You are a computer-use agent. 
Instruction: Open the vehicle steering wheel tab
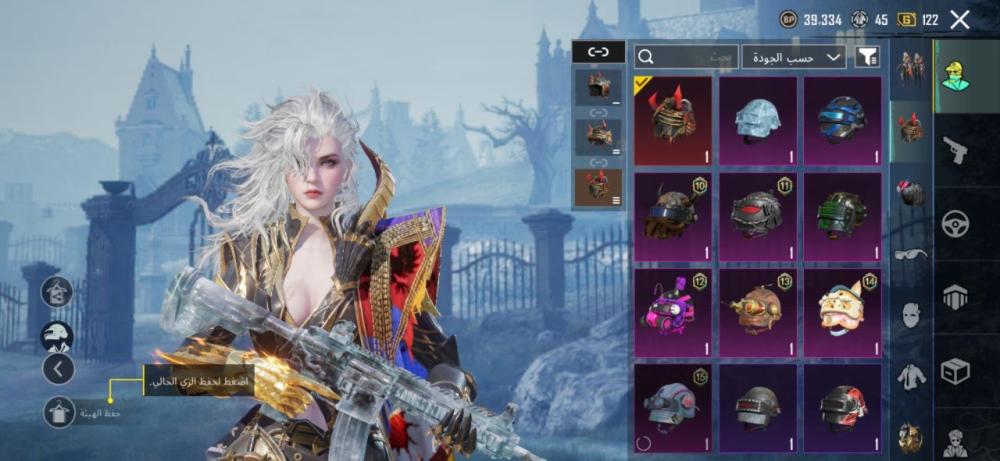955,223
